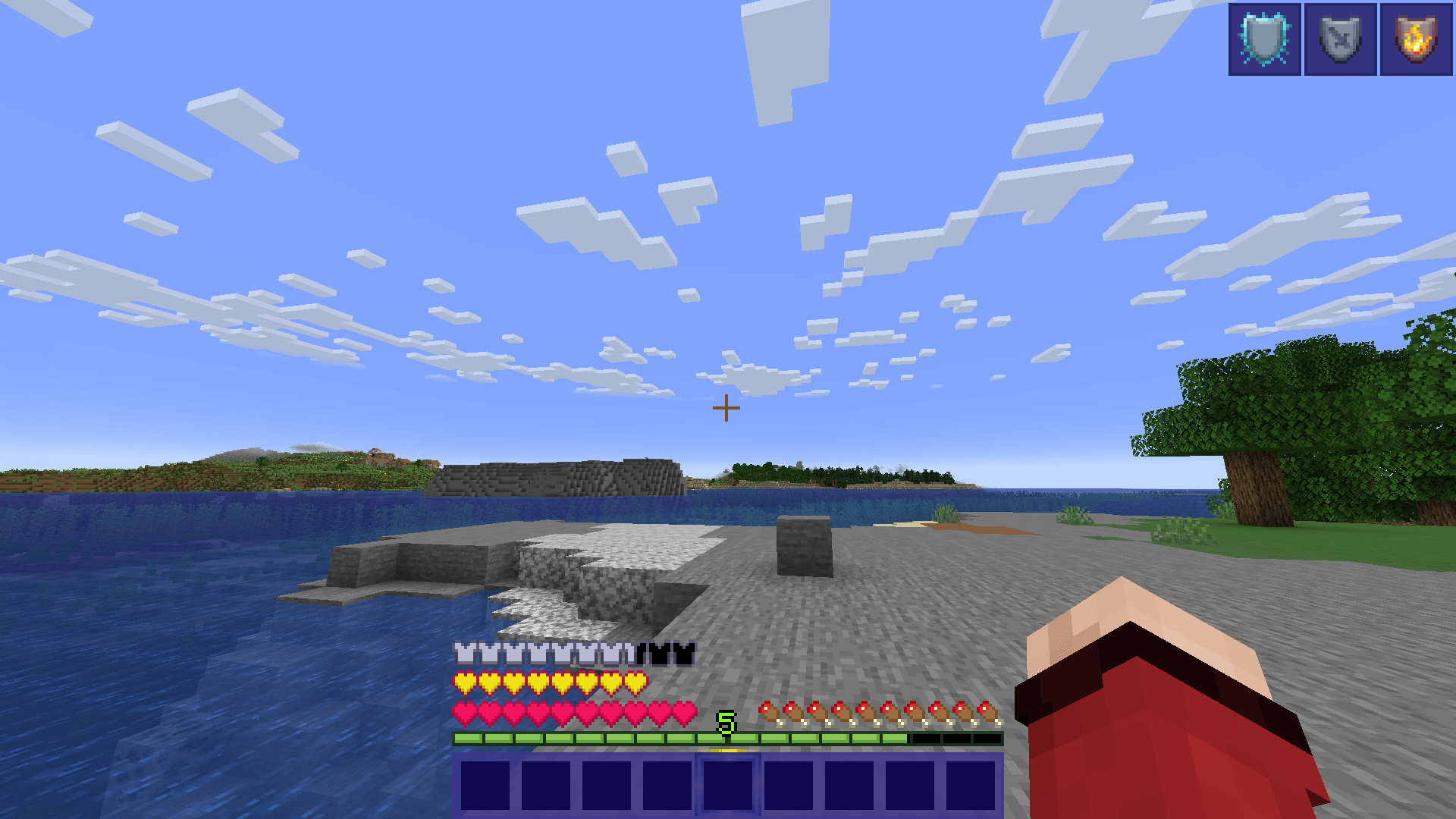Click the lone cobblestone block on the shore
Screen dimensions: 1456x819
pos(804,542)
